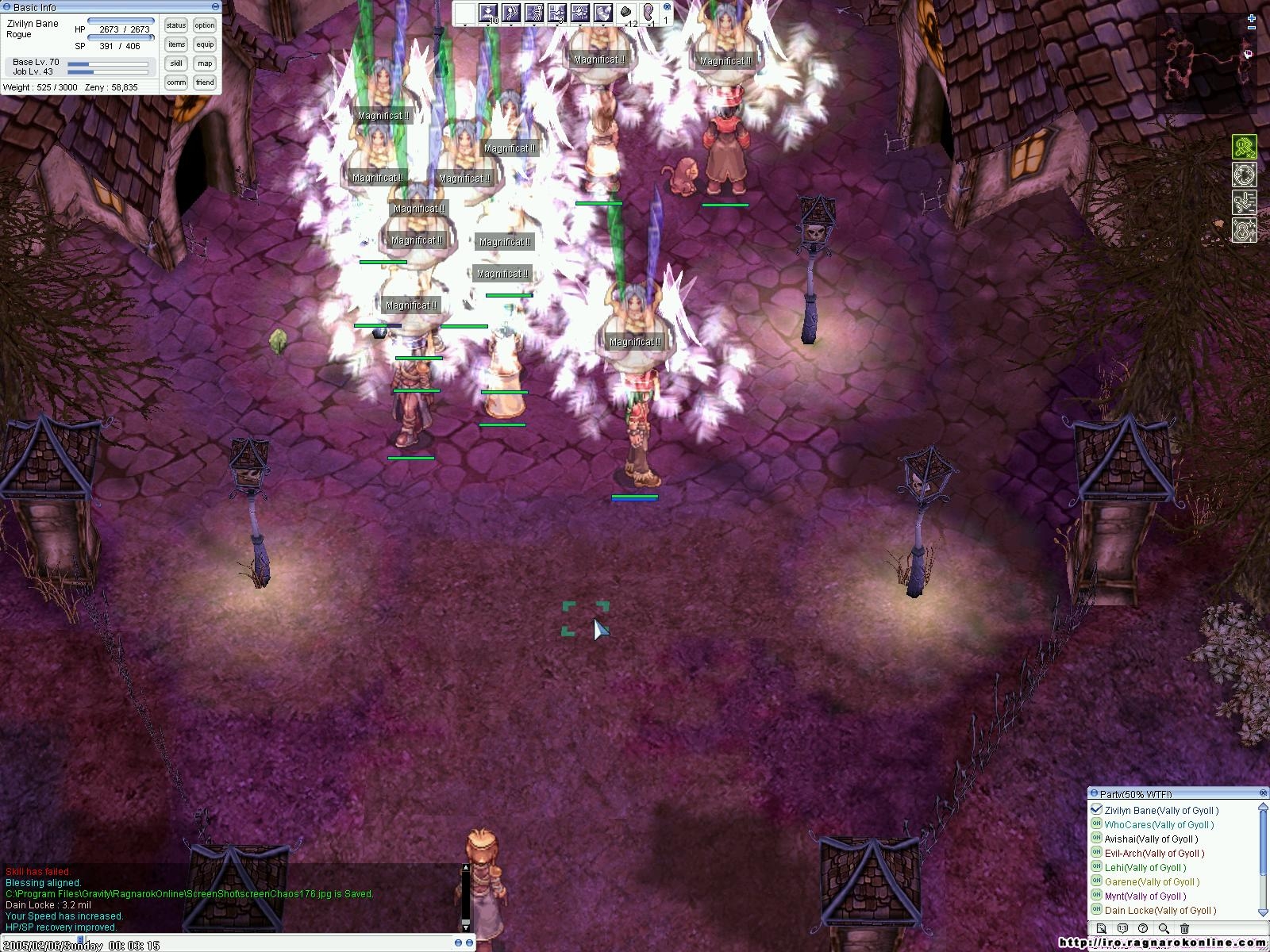The height and width of the screenshot is (952, 1270).
Task: Open the equip window
Action: pos(205,44)
